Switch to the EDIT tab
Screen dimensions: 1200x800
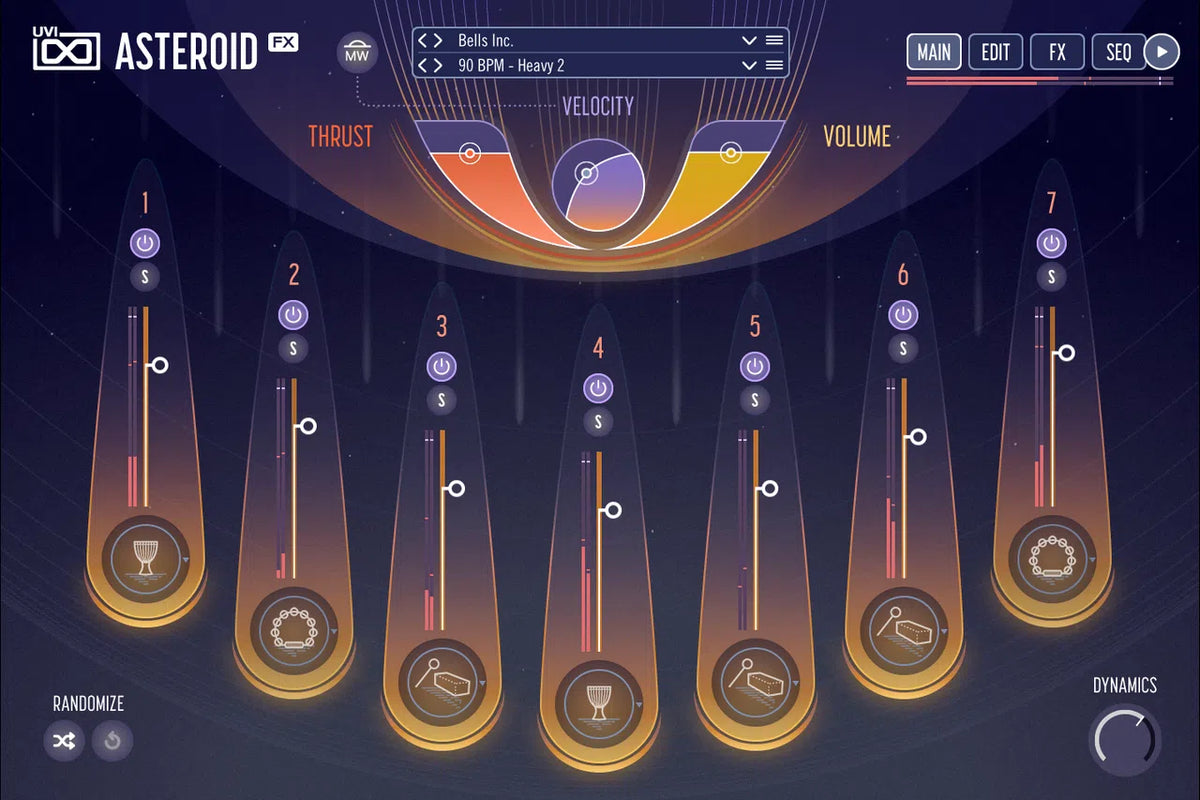995,52
